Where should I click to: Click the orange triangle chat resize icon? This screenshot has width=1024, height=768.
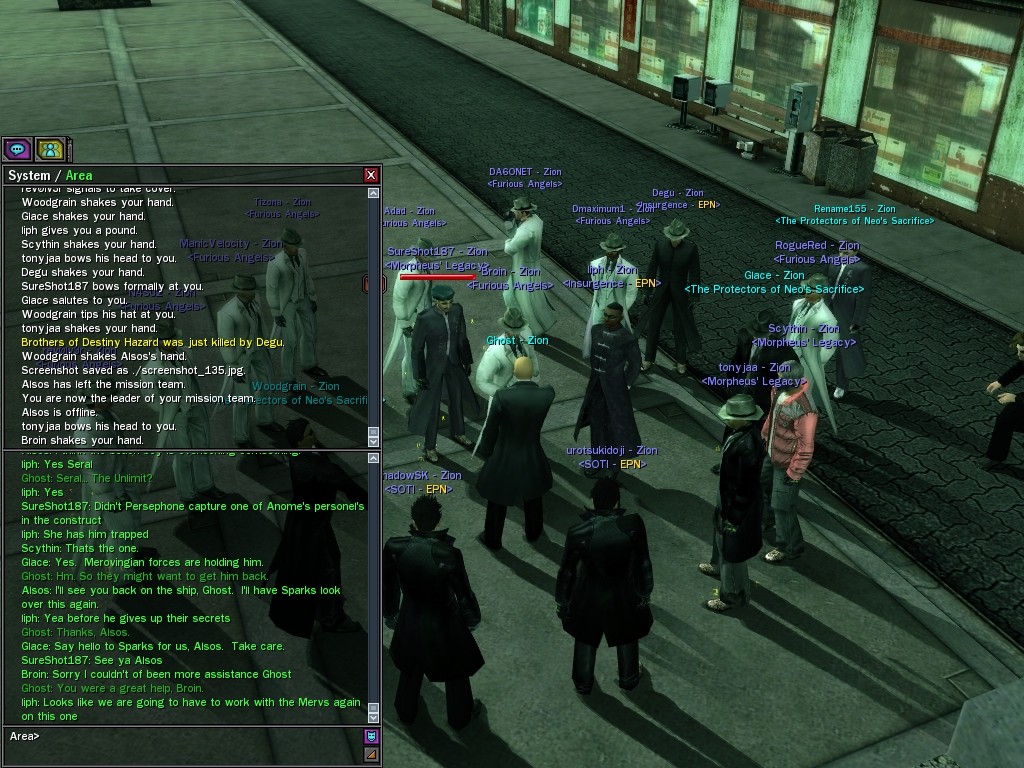click(371, 755)
